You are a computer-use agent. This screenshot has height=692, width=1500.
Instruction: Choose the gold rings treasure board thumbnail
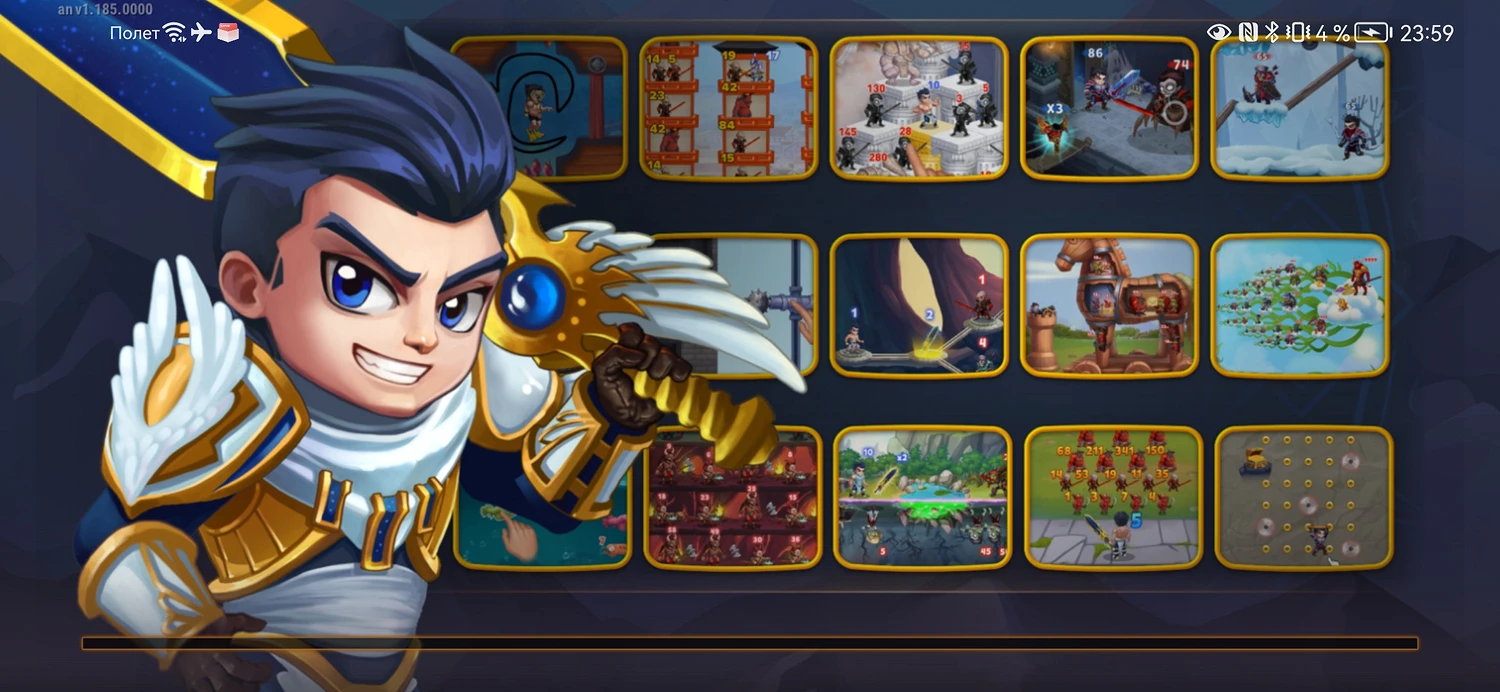click(x=1303, y=497)
